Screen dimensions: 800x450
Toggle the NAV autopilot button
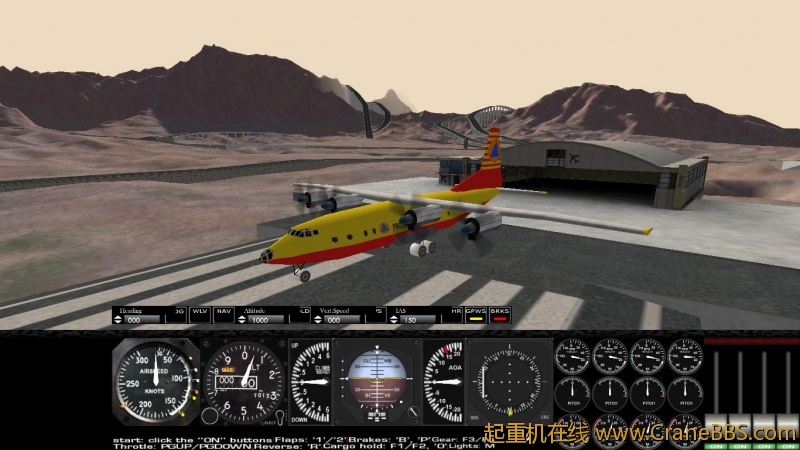[x=224, y=313]
